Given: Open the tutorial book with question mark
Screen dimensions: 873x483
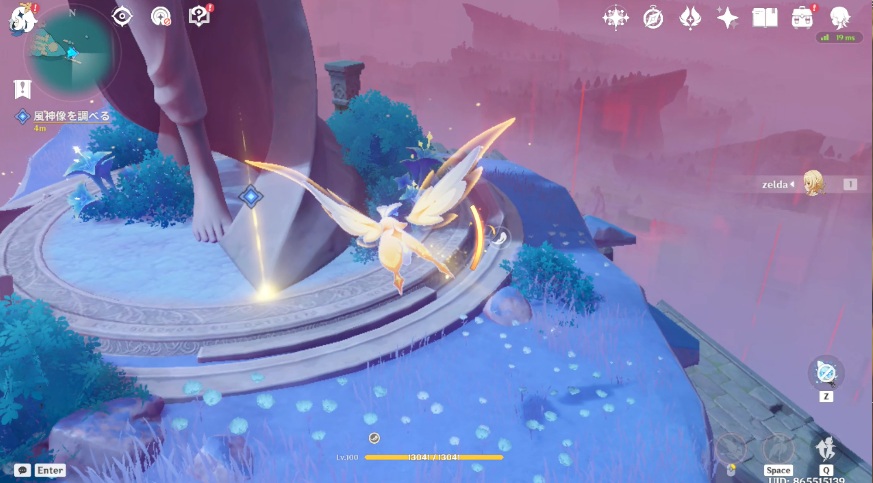Looking at the screenshot, I should tap(198, 16).
